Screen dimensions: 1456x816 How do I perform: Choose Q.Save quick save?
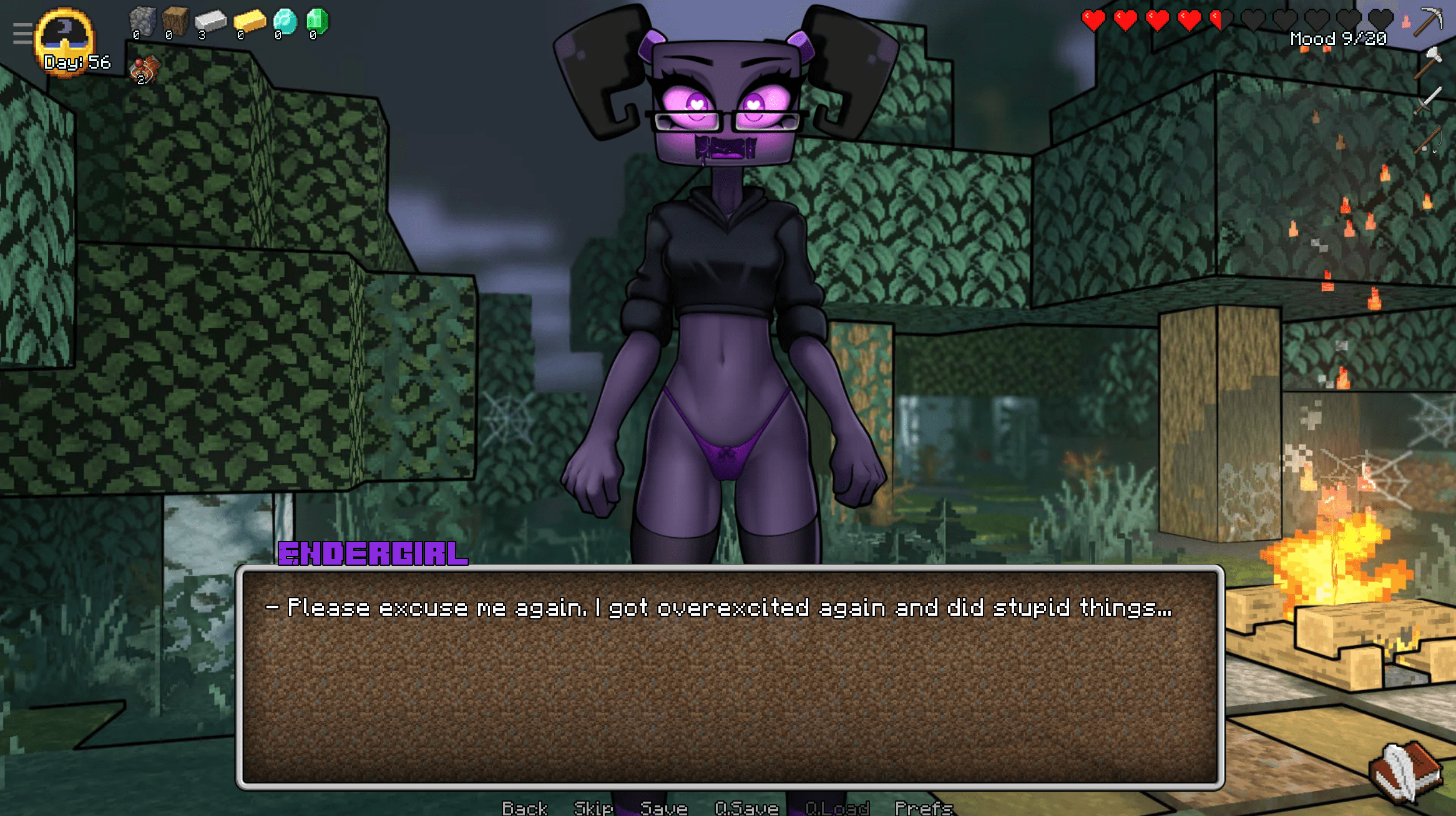tap(746, 808)
